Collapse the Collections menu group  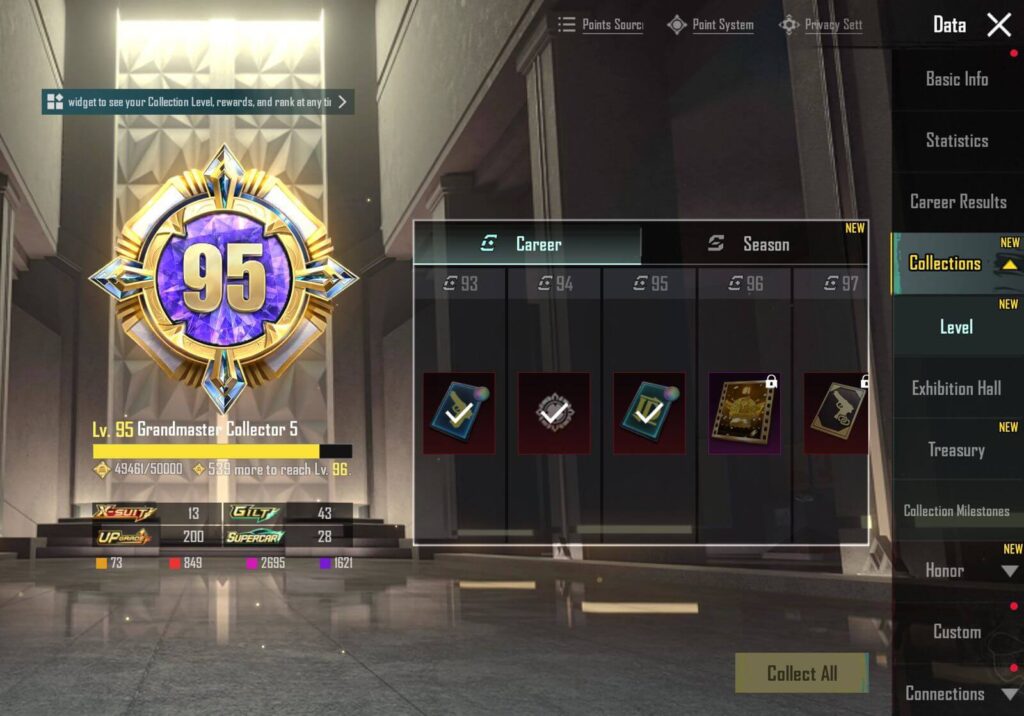click(1009, 265)
